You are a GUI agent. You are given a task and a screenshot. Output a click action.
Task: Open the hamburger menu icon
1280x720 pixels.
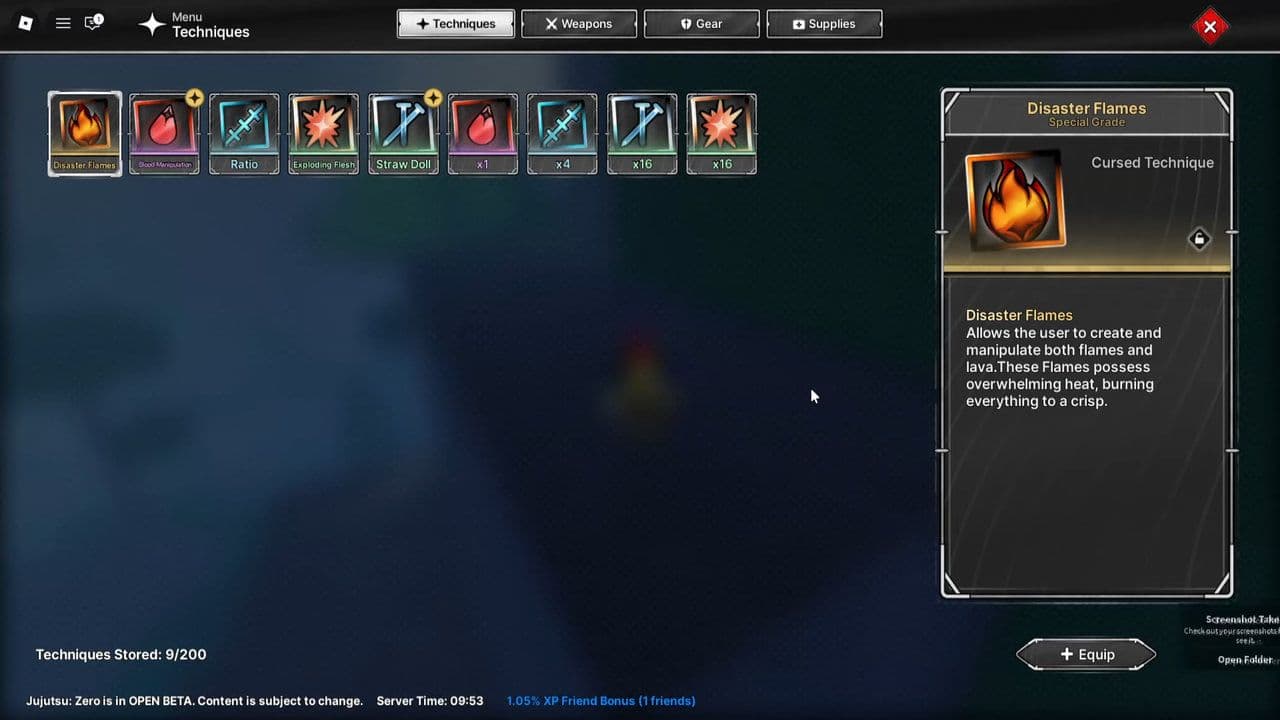(x=63, y=23)
